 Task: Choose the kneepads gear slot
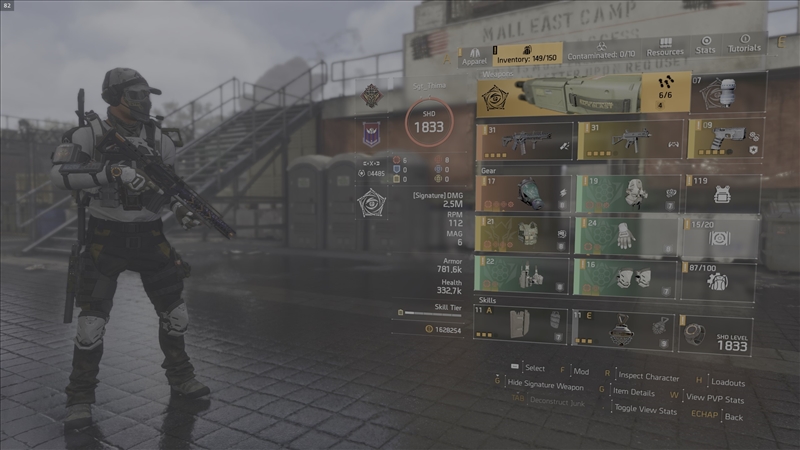click(627, 277)
